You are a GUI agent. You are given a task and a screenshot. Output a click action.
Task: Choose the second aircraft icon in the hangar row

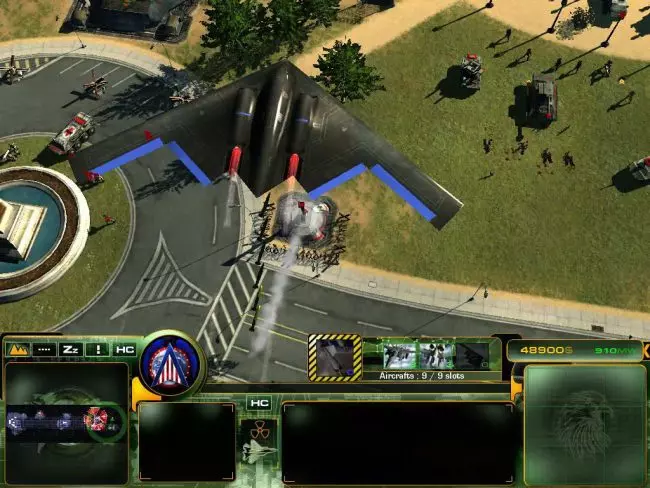pos(436,355)
